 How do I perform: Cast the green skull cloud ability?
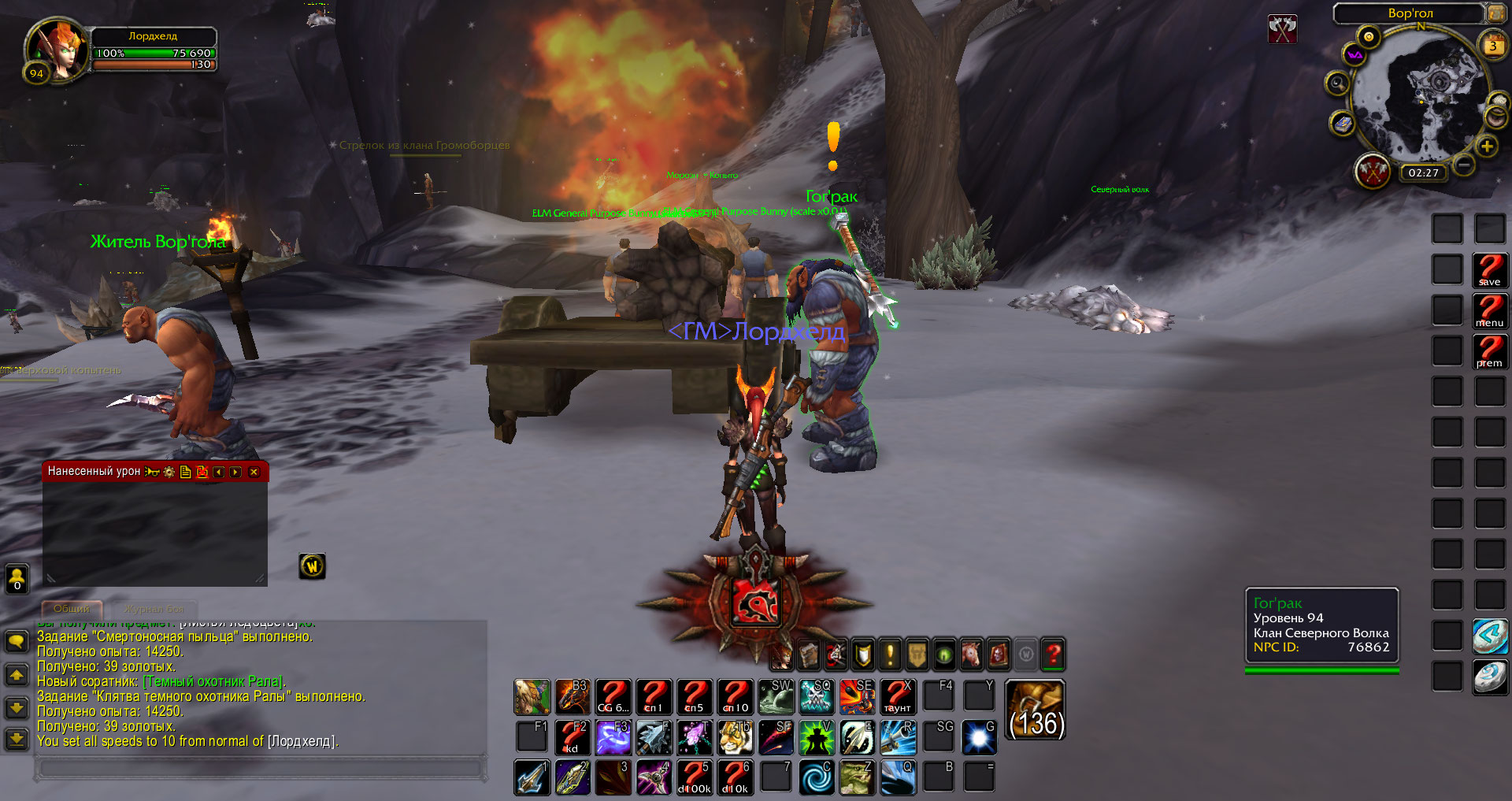point(817,697)
